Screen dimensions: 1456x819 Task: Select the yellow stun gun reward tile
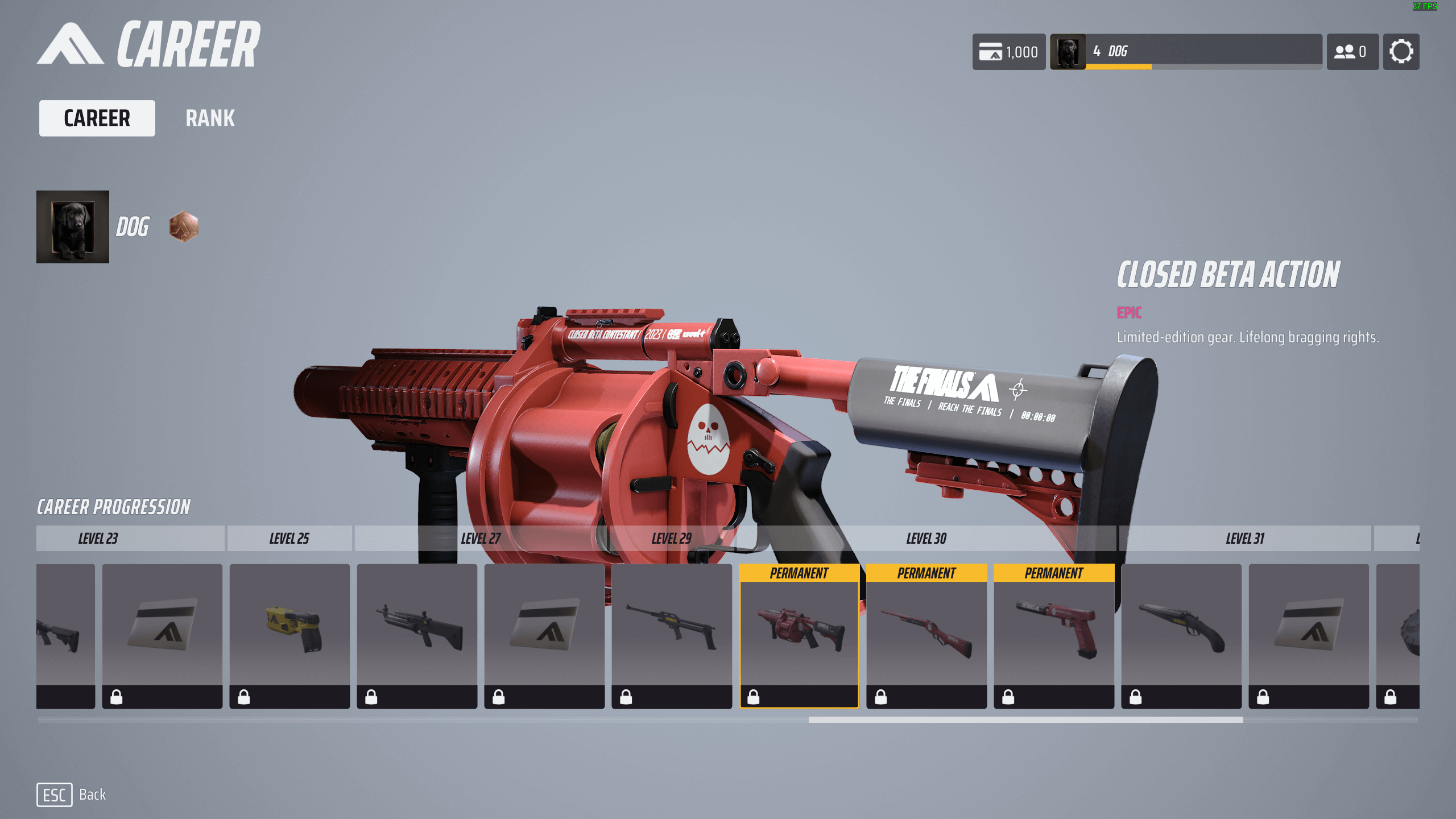289,635
